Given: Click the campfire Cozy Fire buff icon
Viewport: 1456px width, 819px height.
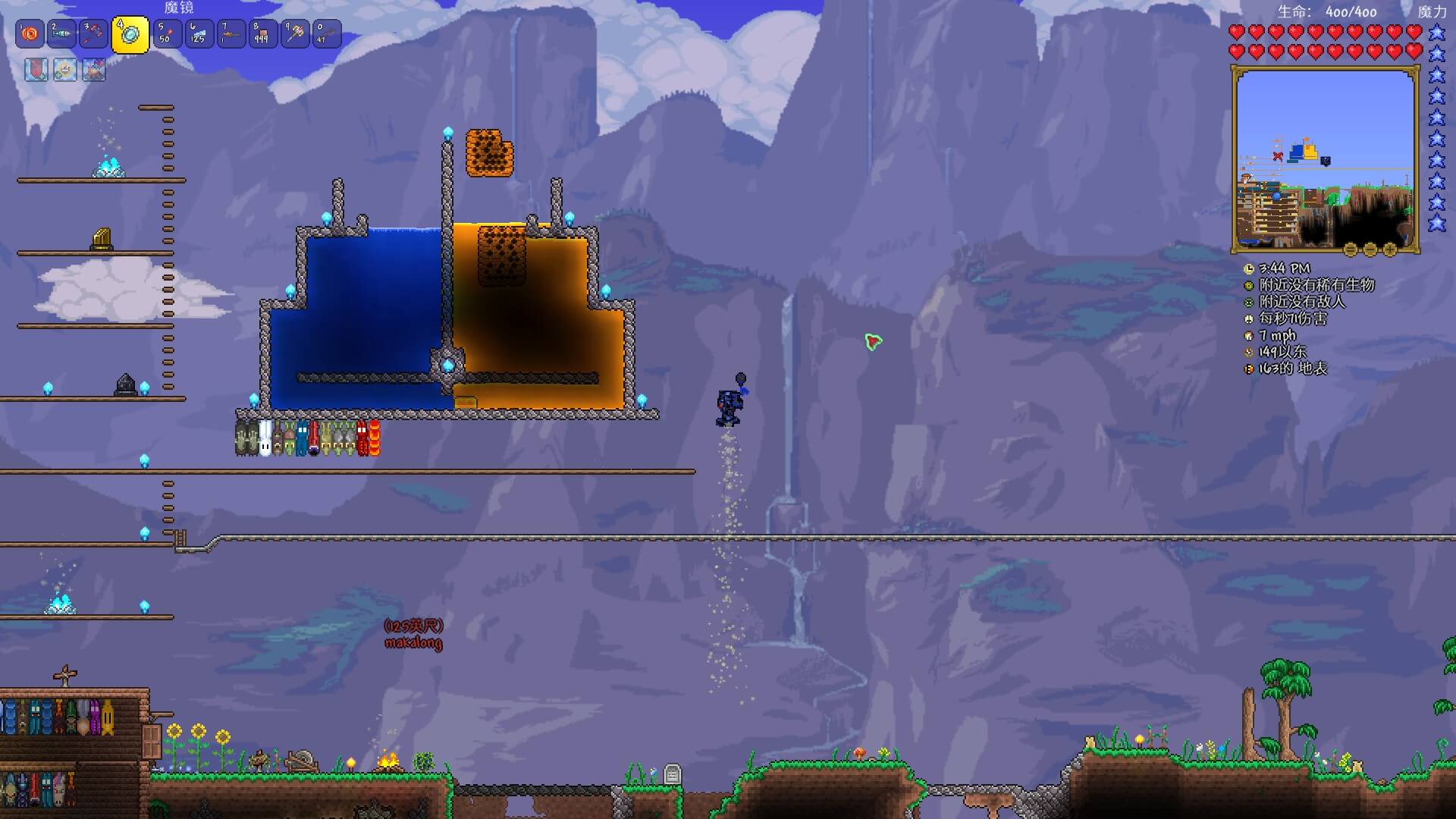Looking at the screenshot, I should [93, 71].
